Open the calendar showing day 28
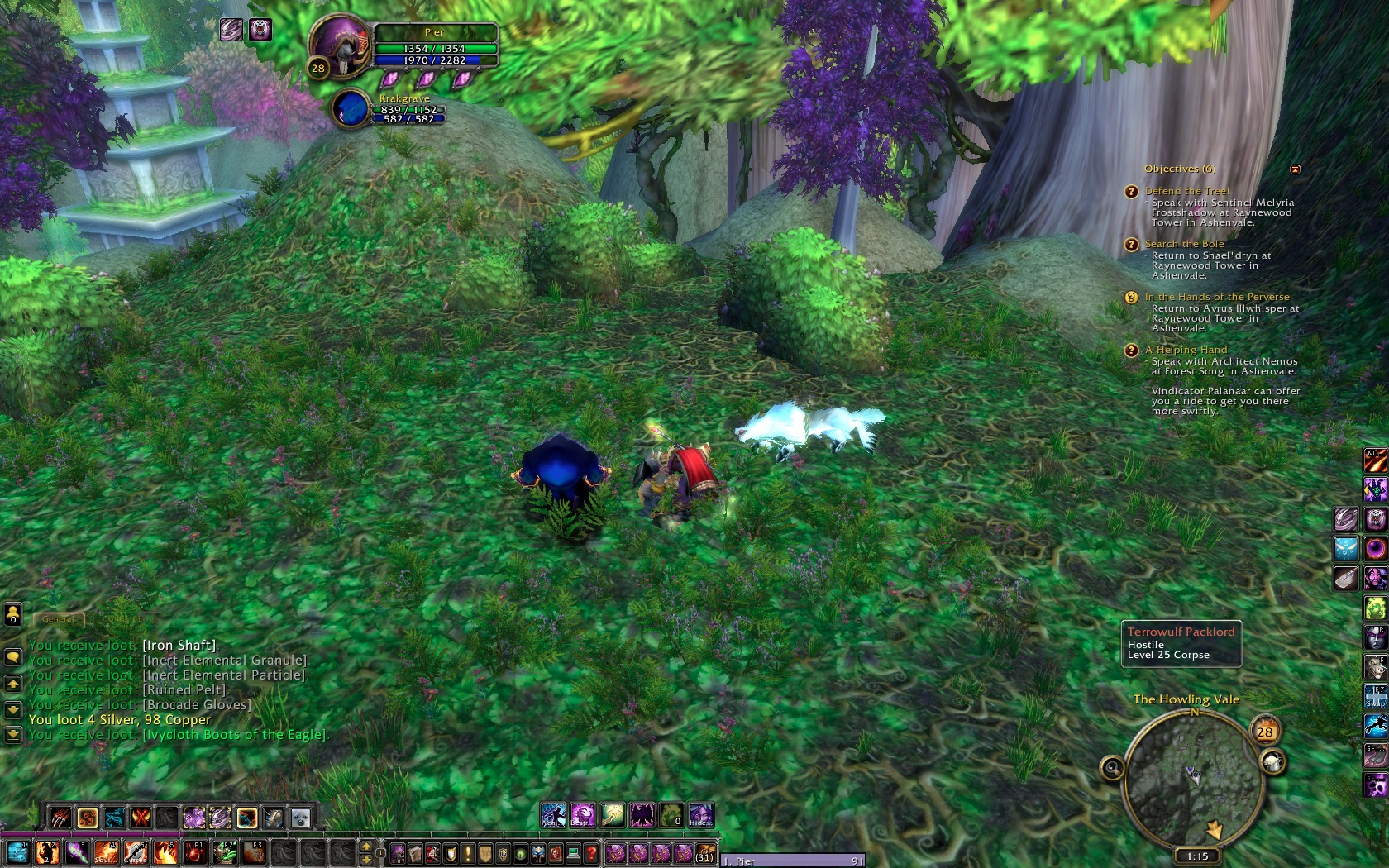1389x868 pixels. (x=1265, y=732)
